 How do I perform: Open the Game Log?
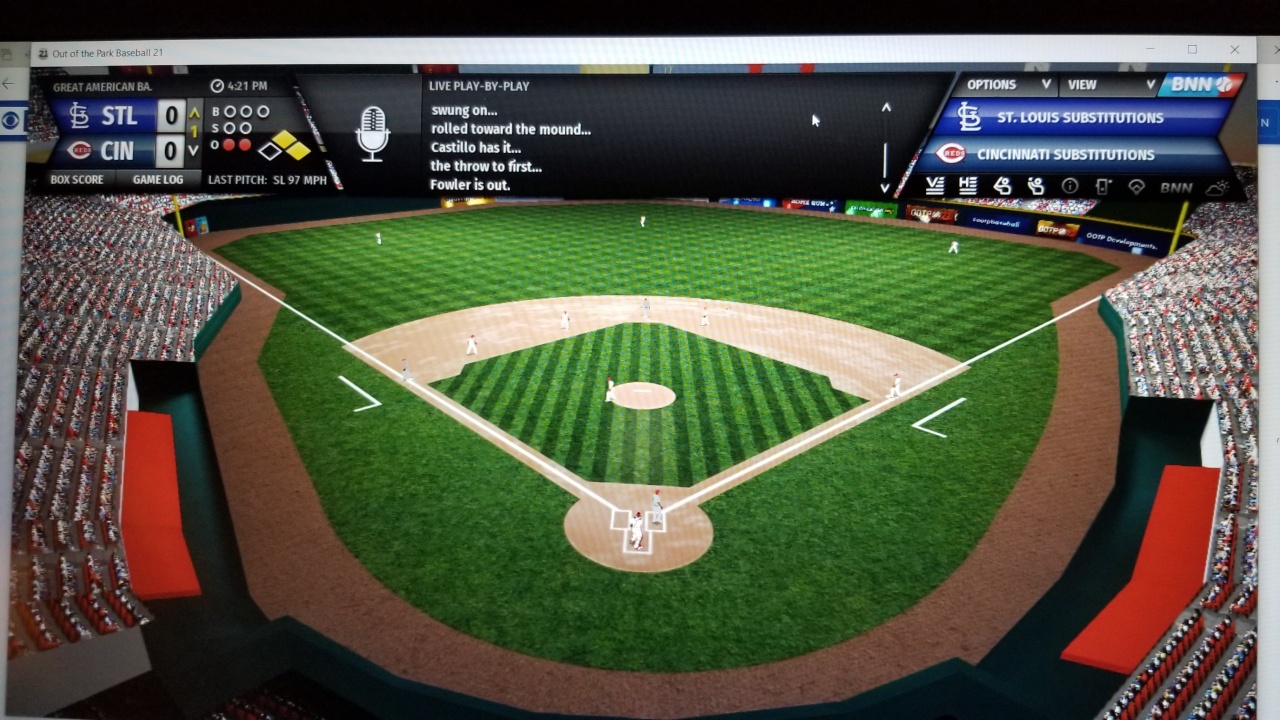[158, 180]
